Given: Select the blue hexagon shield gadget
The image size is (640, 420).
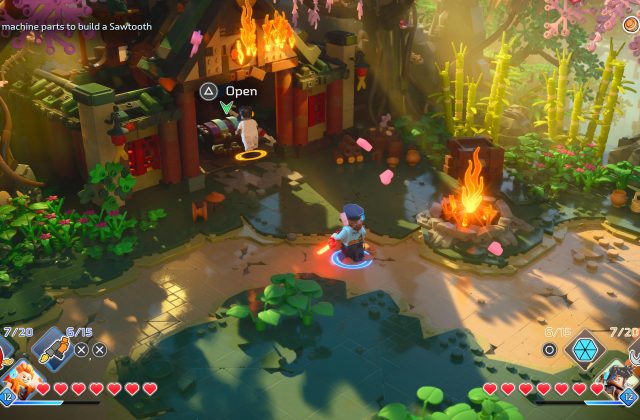Looking at the screenshot, I should pos(584,350).
